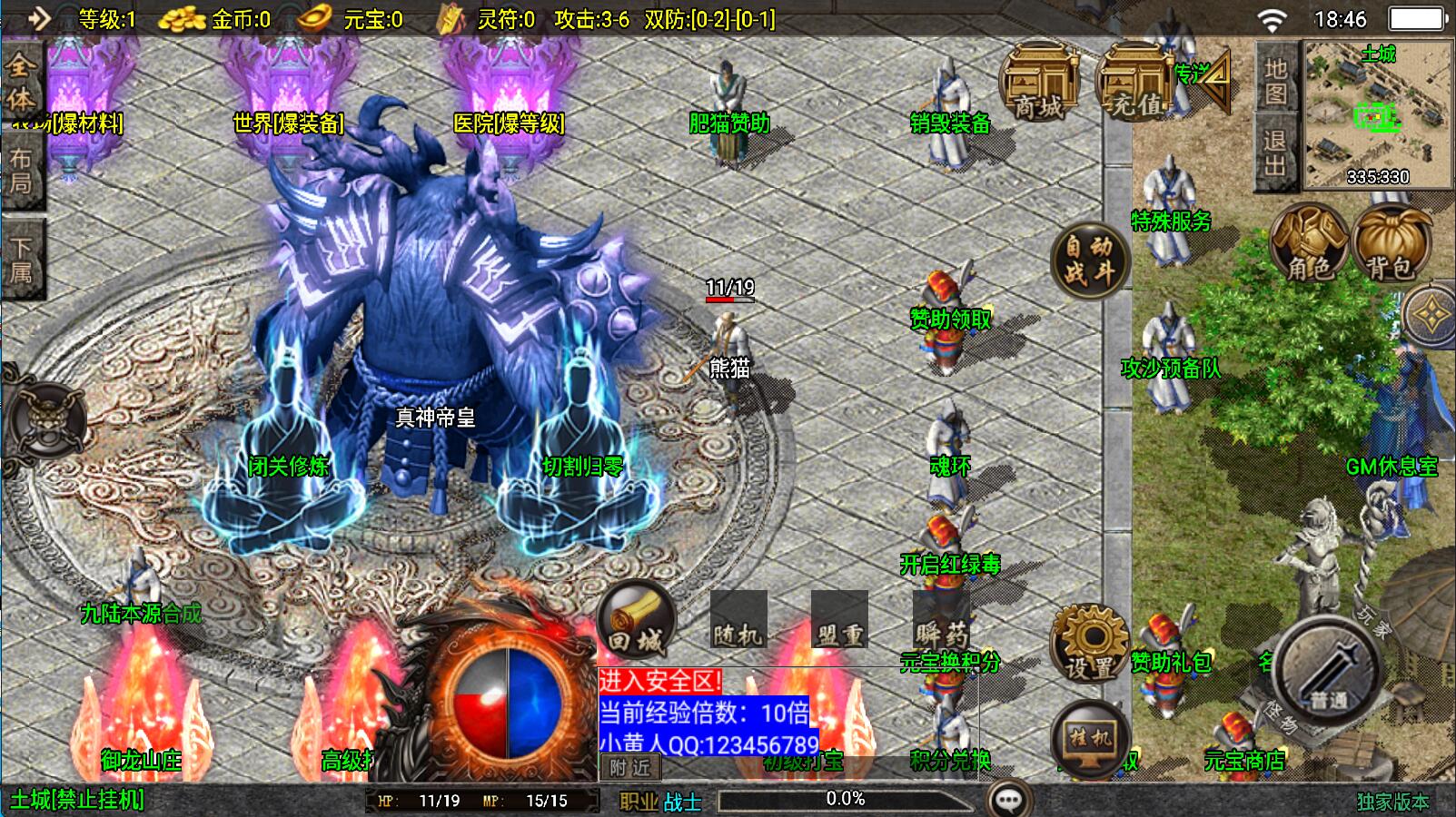
Task: Activate the 盟重 teleport slot
Action: 838,622
